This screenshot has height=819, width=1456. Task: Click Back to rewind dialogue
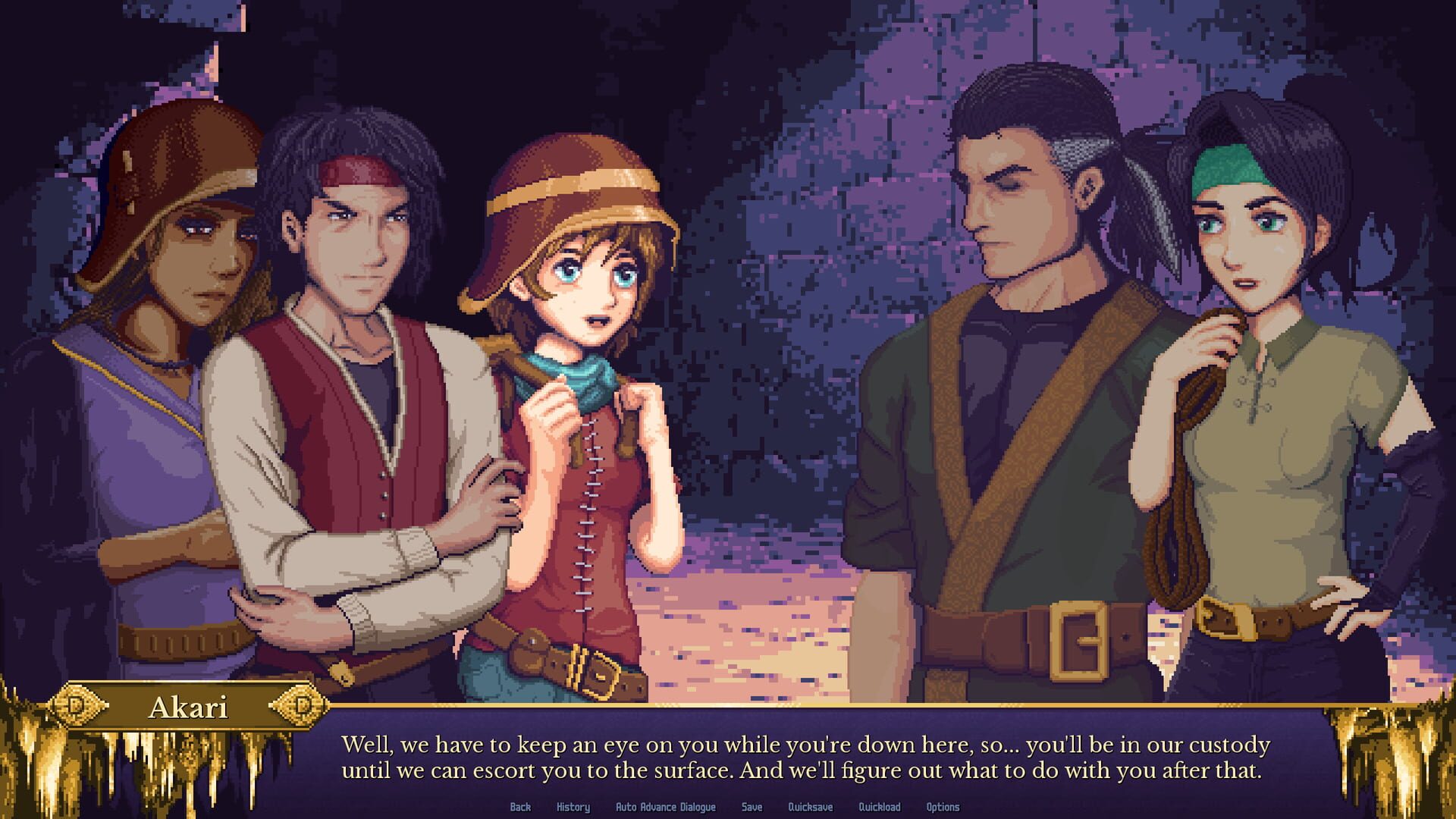[521, 808]
